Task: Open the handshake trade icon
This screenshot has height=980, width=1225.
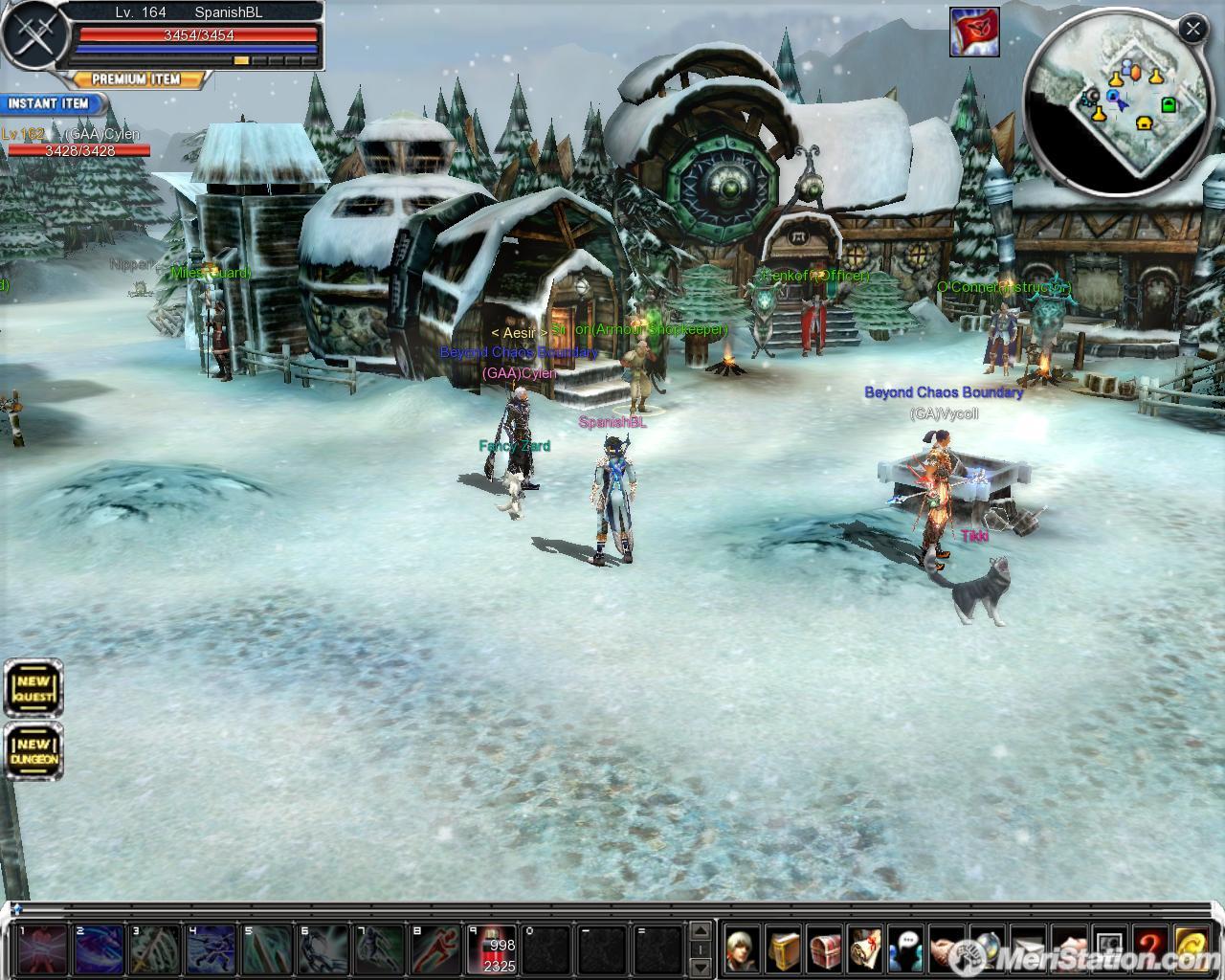Action: coord(947,948)
